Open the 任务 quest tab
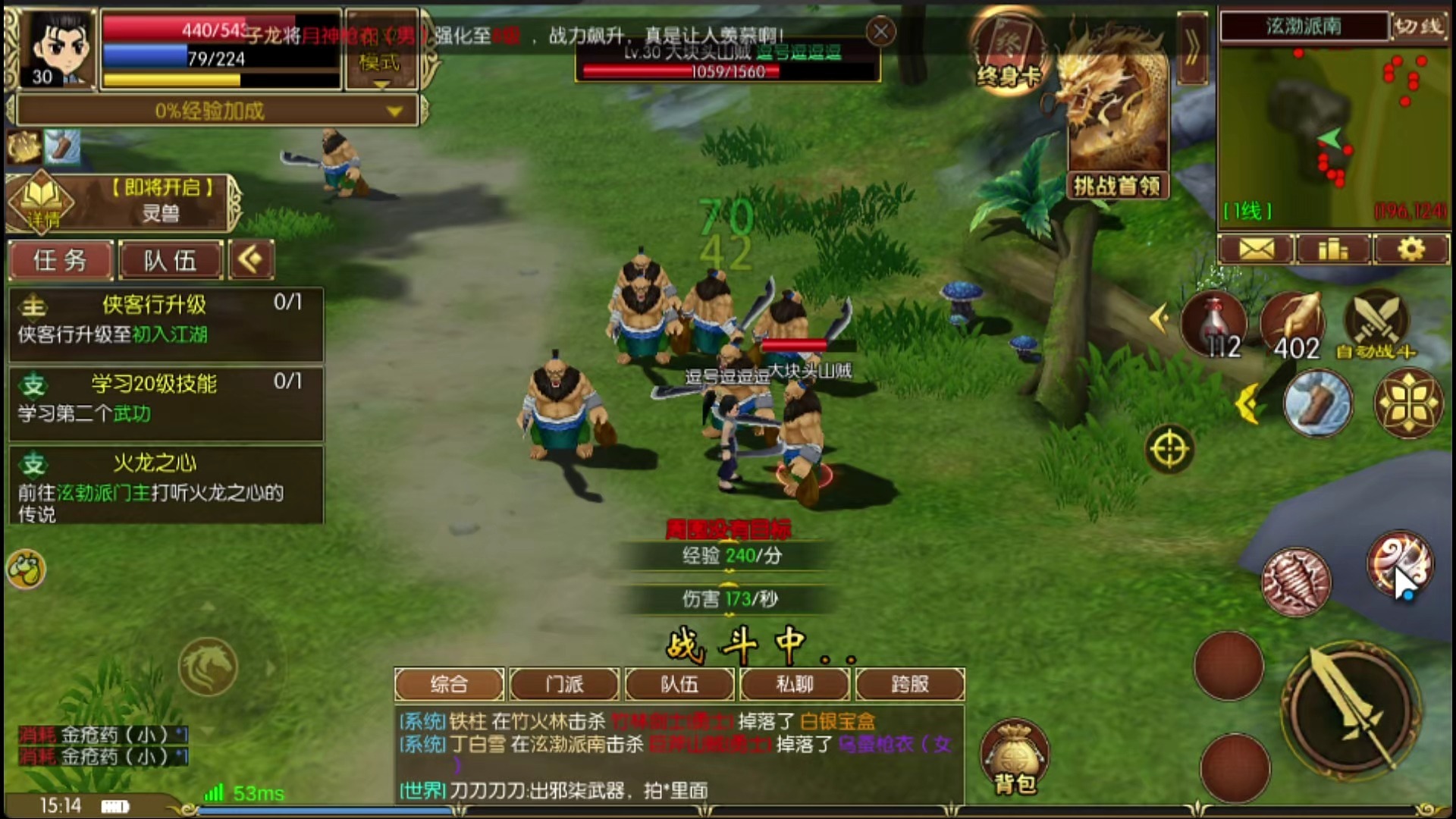Viewport: 1456px width, 819px height. click(x=61, y=261)
